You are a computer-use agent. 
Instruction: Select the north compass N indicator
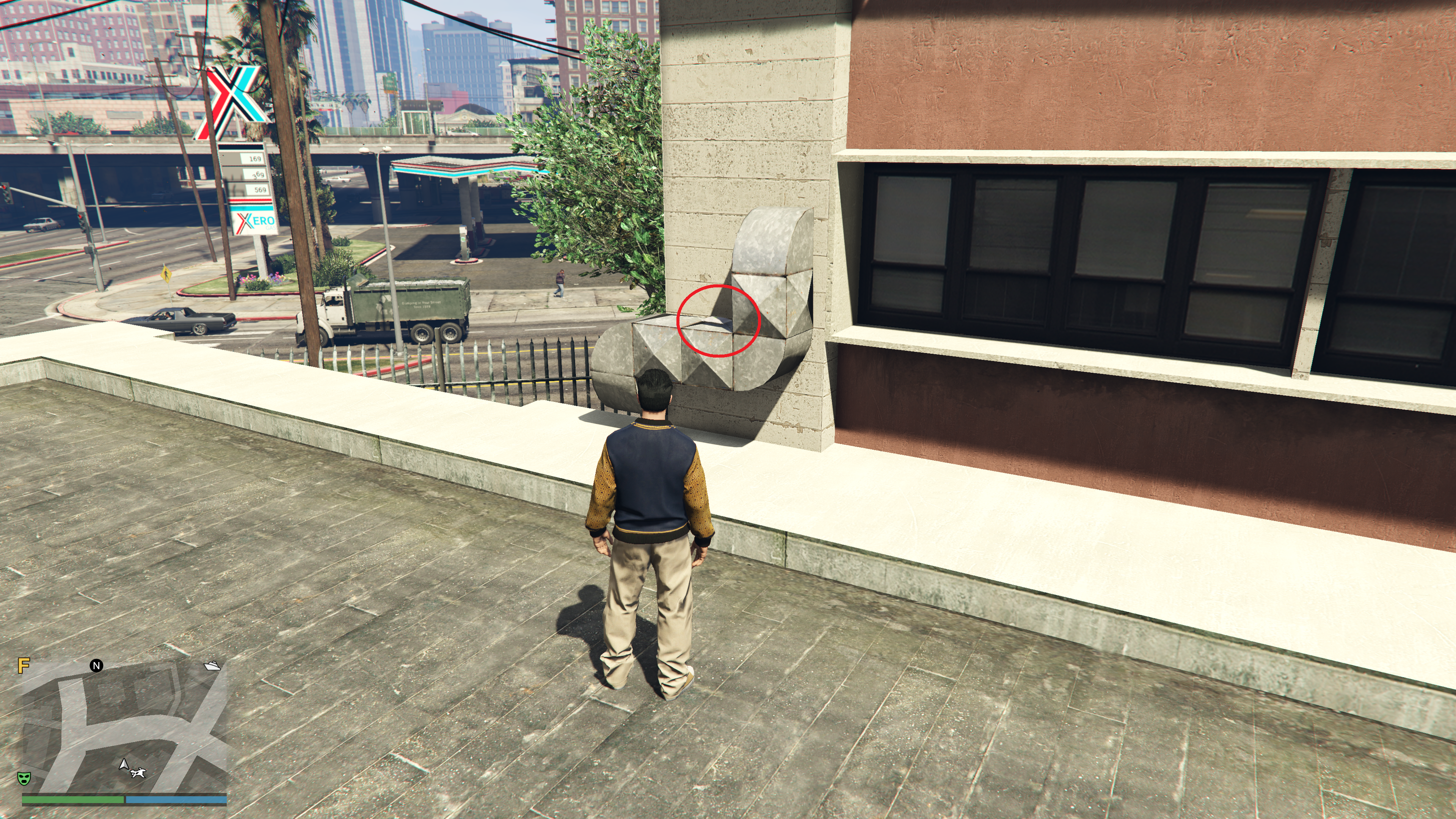tap(96, 665)
